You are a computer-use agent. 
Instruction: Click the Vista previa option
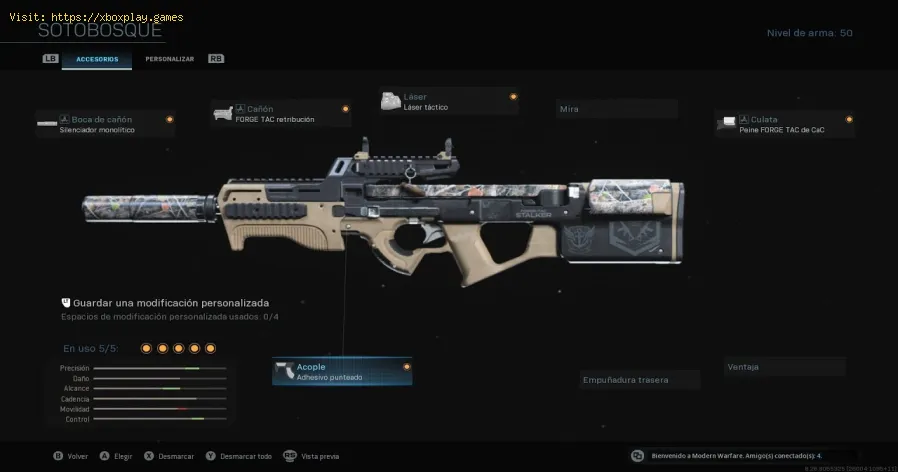319,456
